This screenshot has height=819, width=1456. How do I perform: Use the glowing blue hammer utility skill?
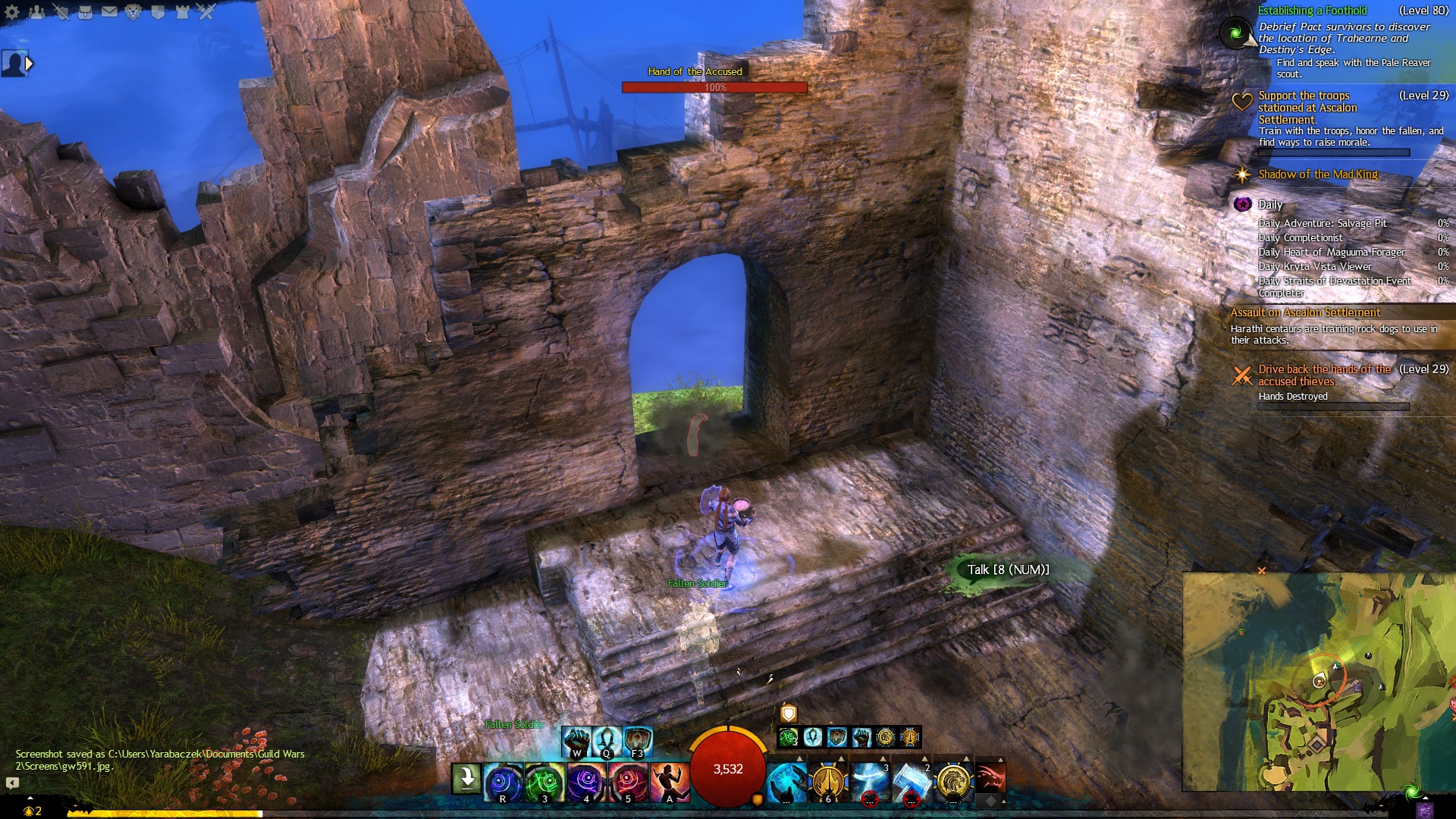(x=911, y=782)
